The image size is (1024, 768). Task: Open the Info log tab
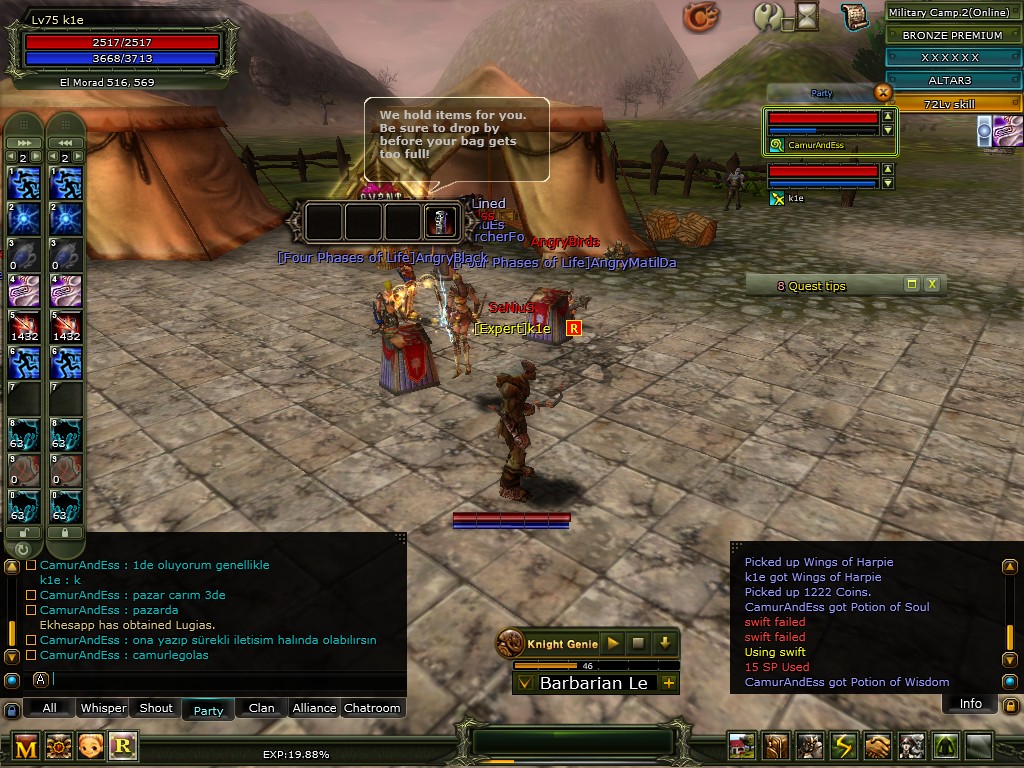click(x=970, y=703)
